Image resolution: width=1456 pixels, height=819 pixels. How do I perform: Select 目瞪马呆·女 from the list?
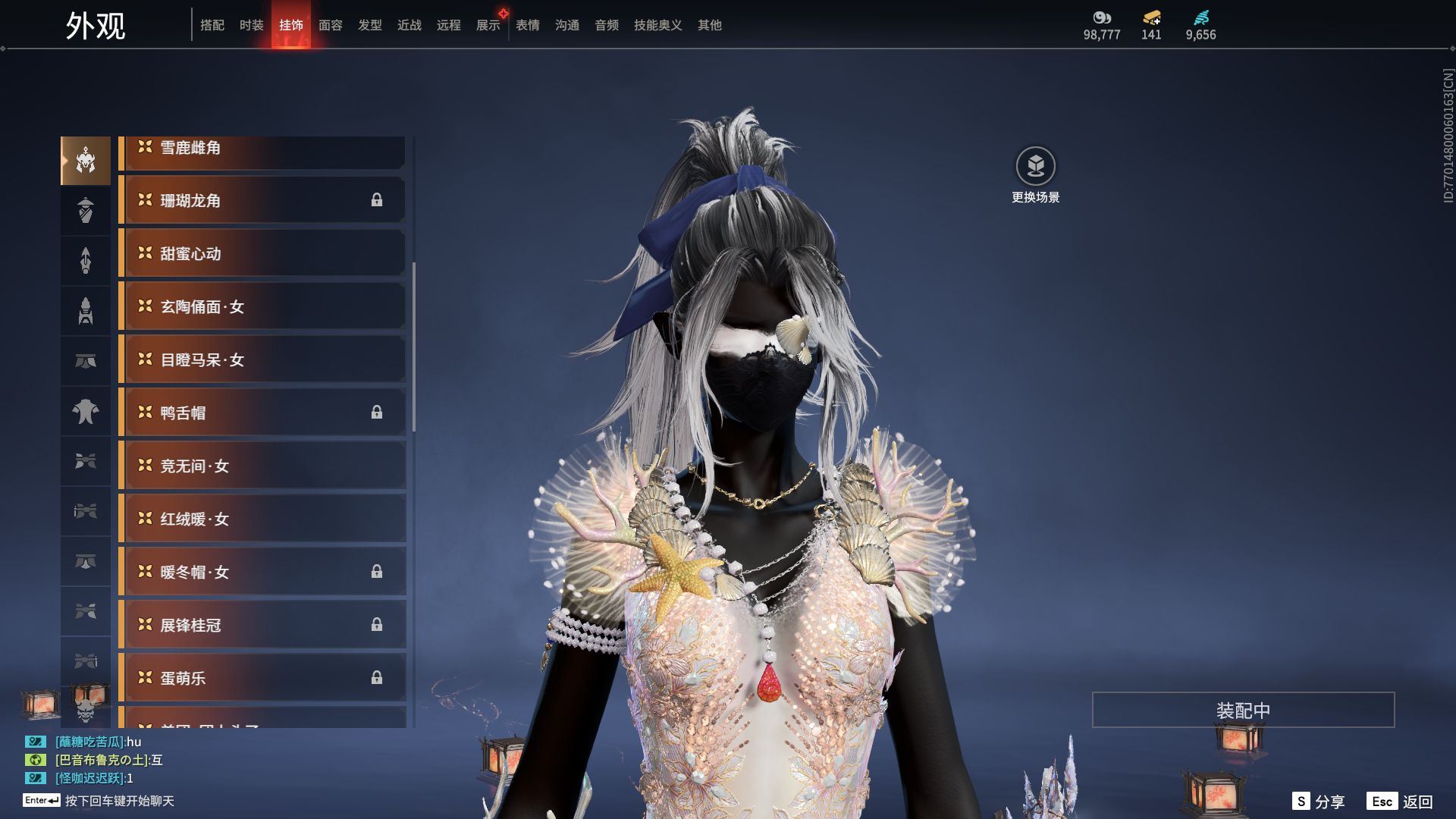tap(263, 359)
